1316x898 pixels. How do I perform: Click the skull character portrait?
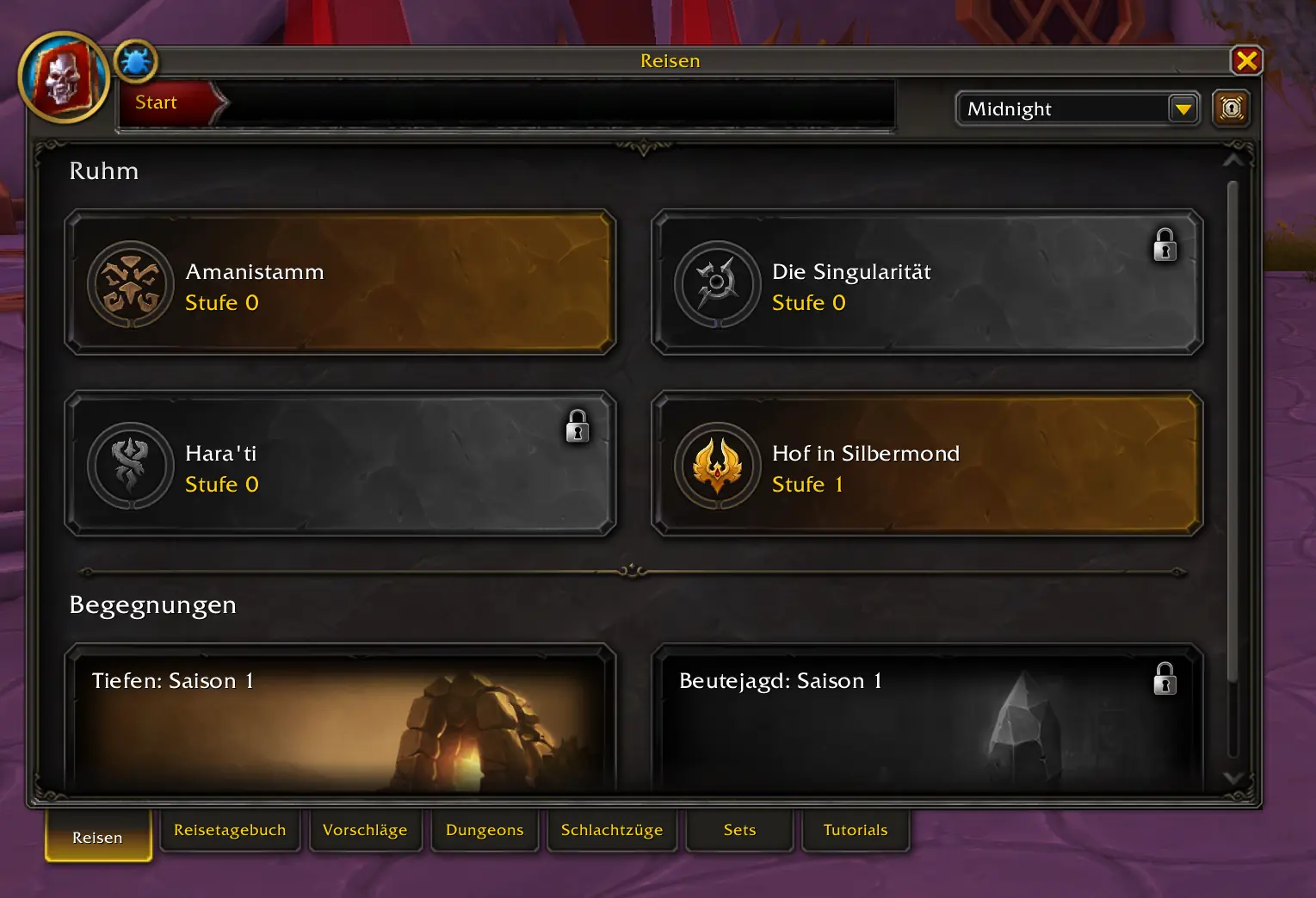(64, 77)
